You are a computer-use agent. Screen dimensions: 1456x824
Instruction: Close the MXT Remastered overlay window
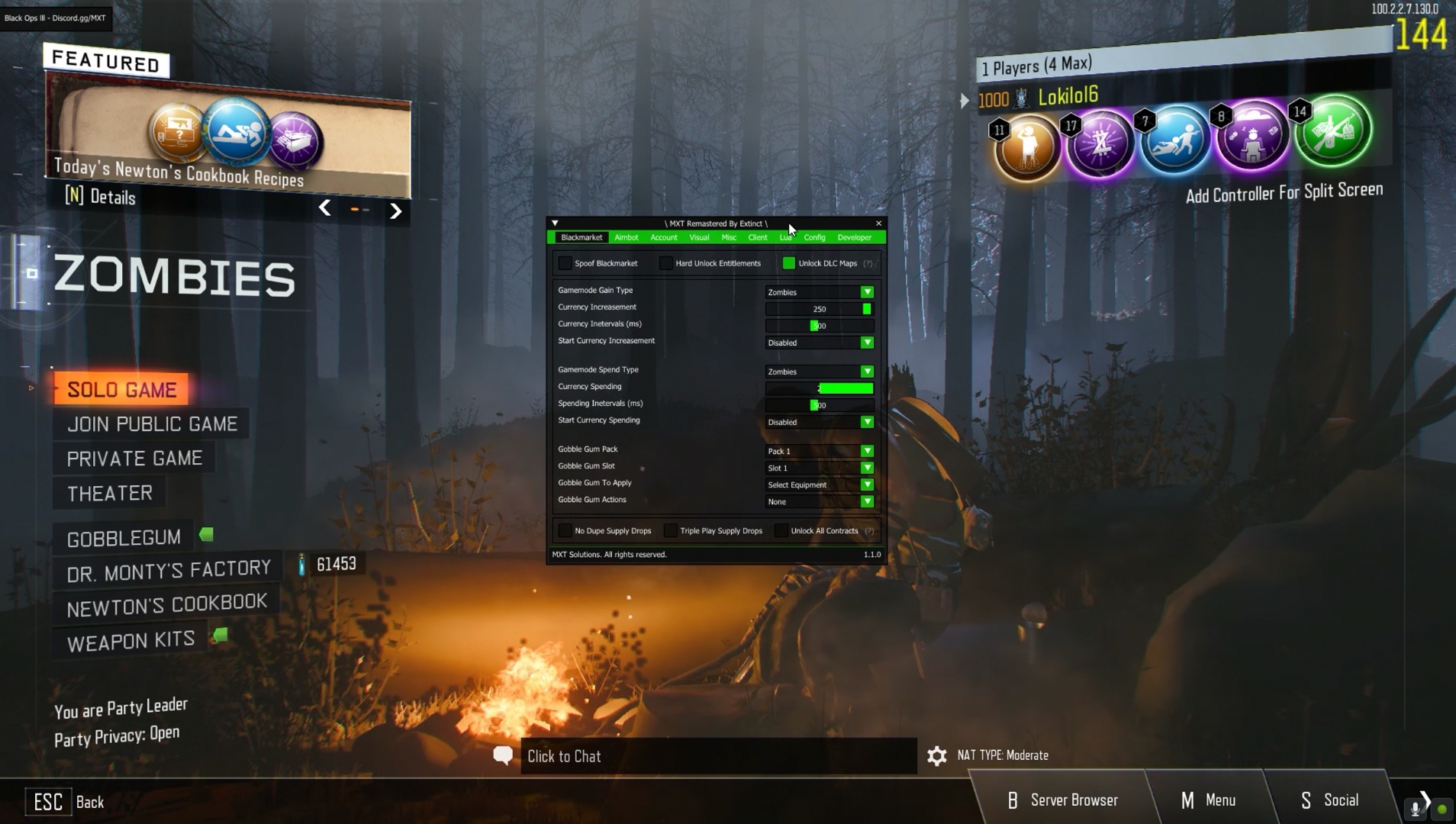click(878, 224)
